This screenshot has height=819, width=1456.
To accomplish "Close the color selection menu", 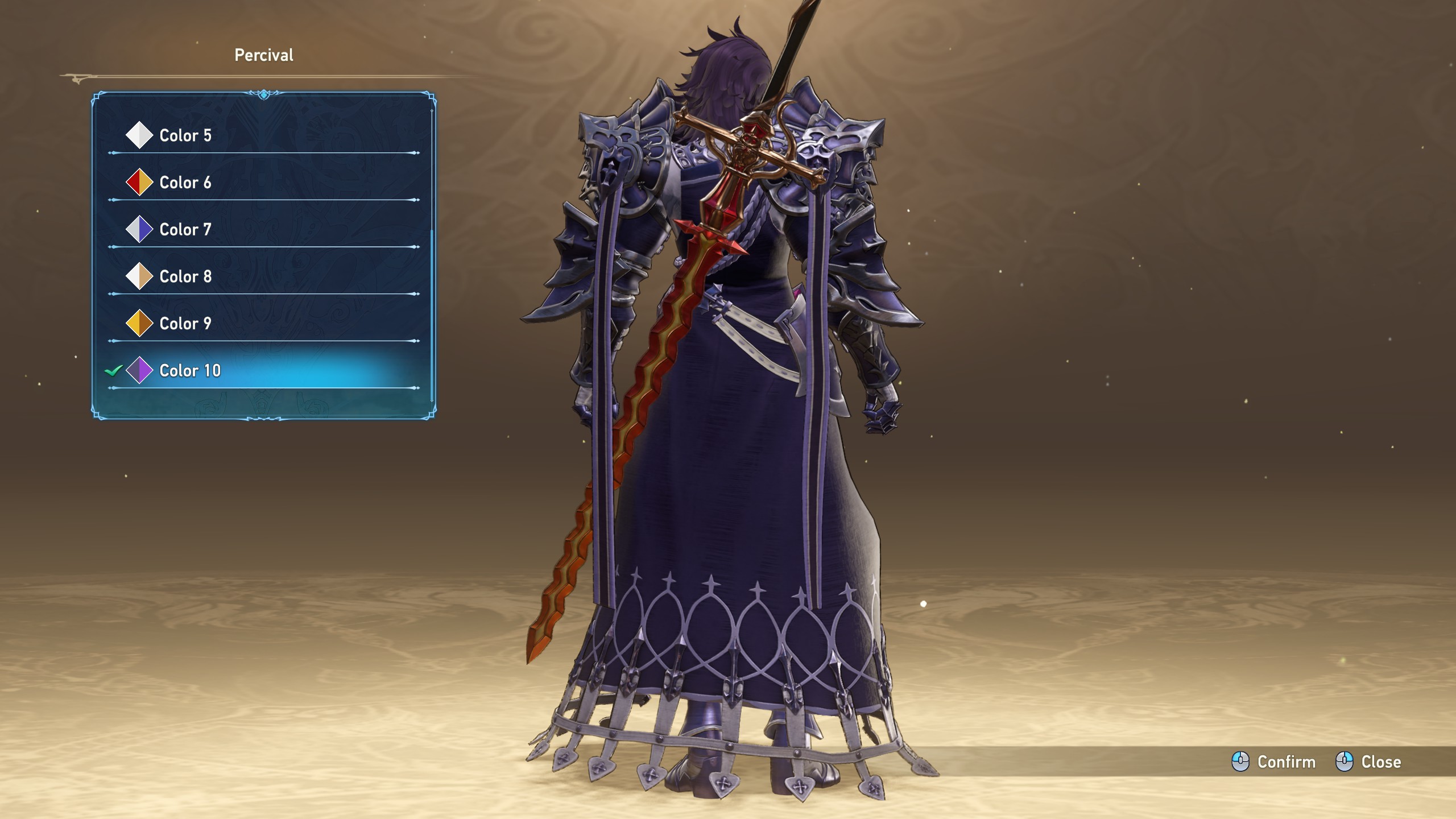I will 1368,762.
